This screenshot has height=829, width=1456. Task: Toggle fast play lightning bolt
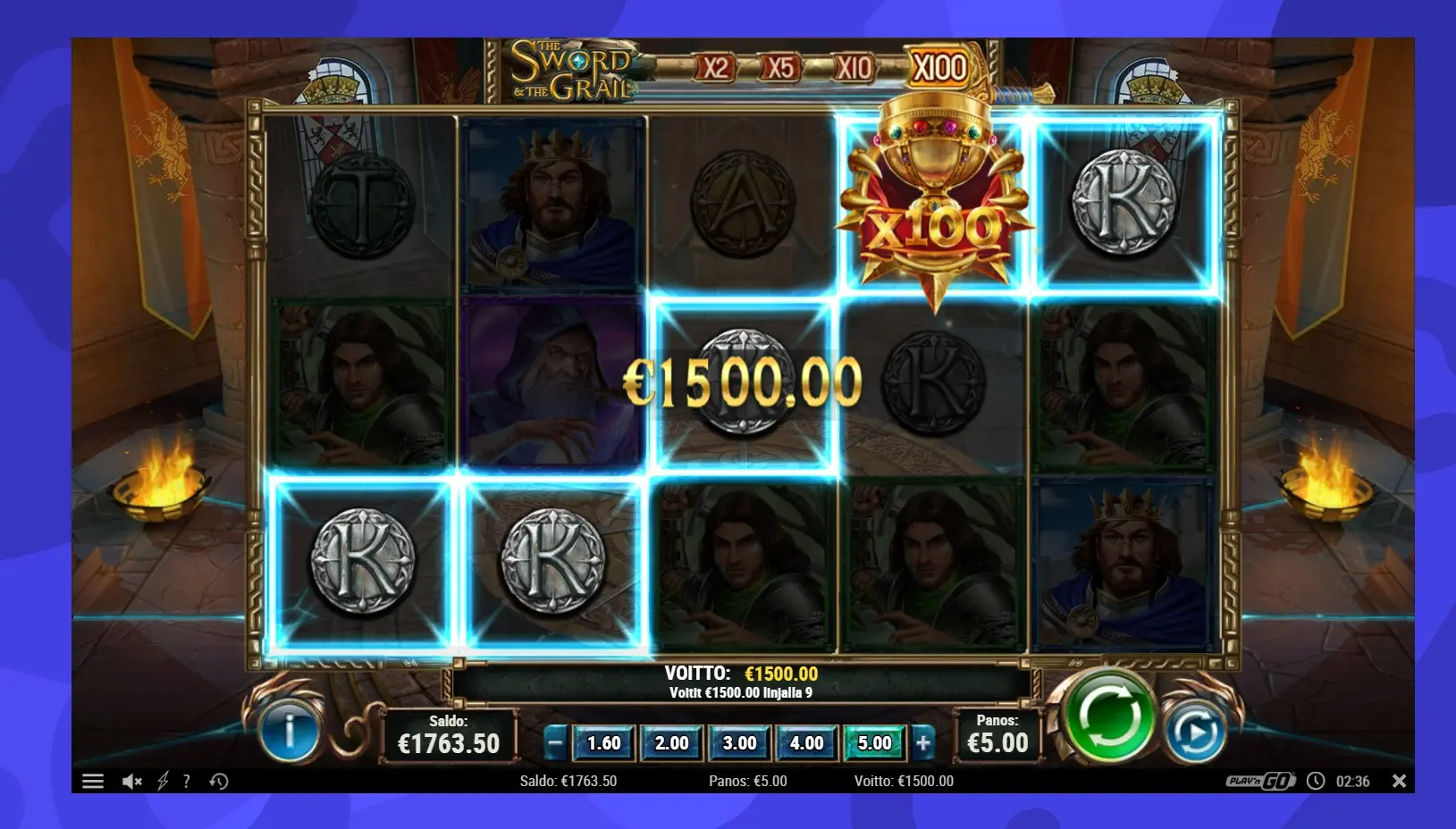163,782
